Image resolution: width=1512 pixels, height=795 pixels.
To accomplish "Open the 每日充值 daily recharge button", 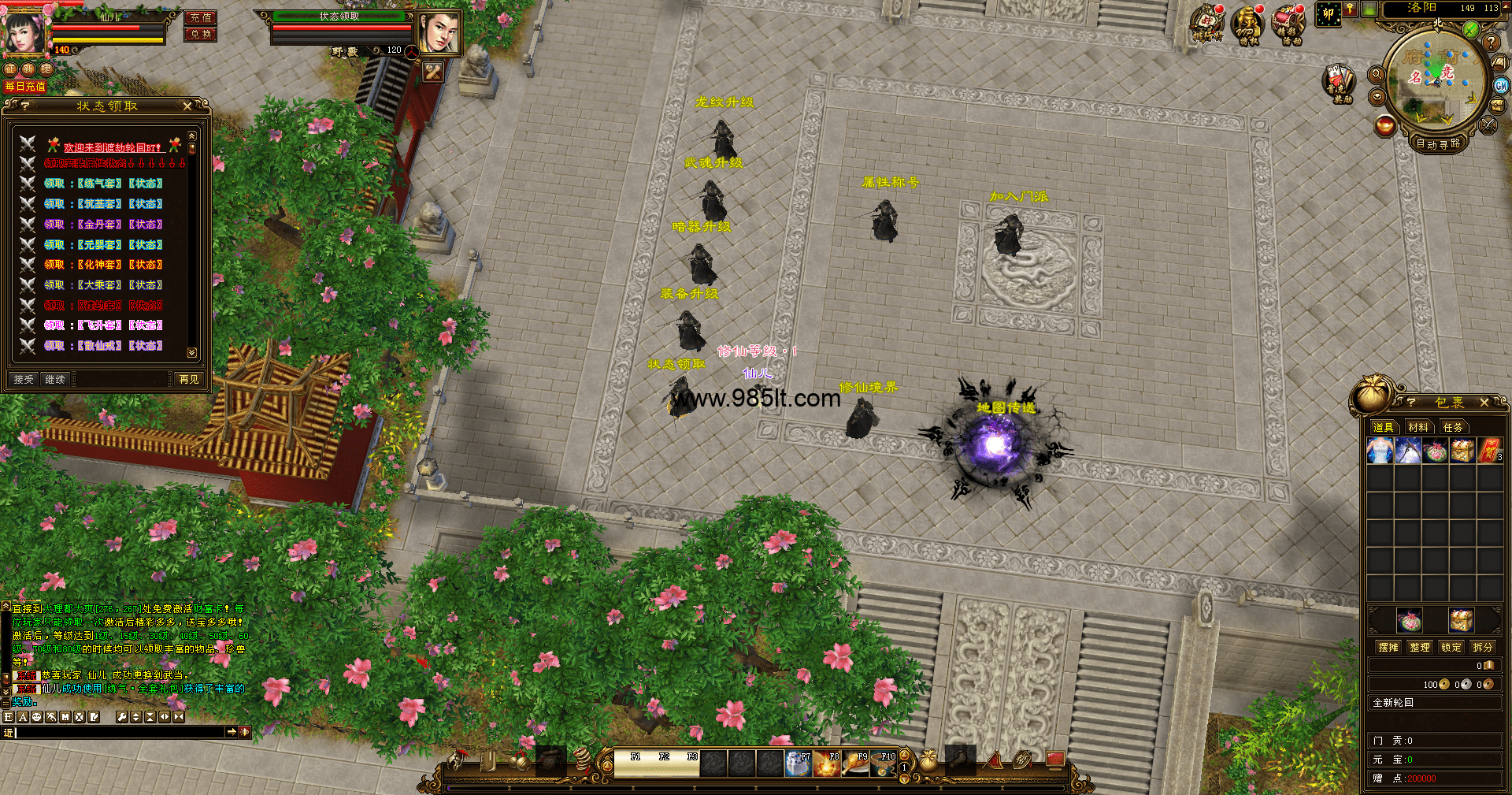I will point(25,87).
